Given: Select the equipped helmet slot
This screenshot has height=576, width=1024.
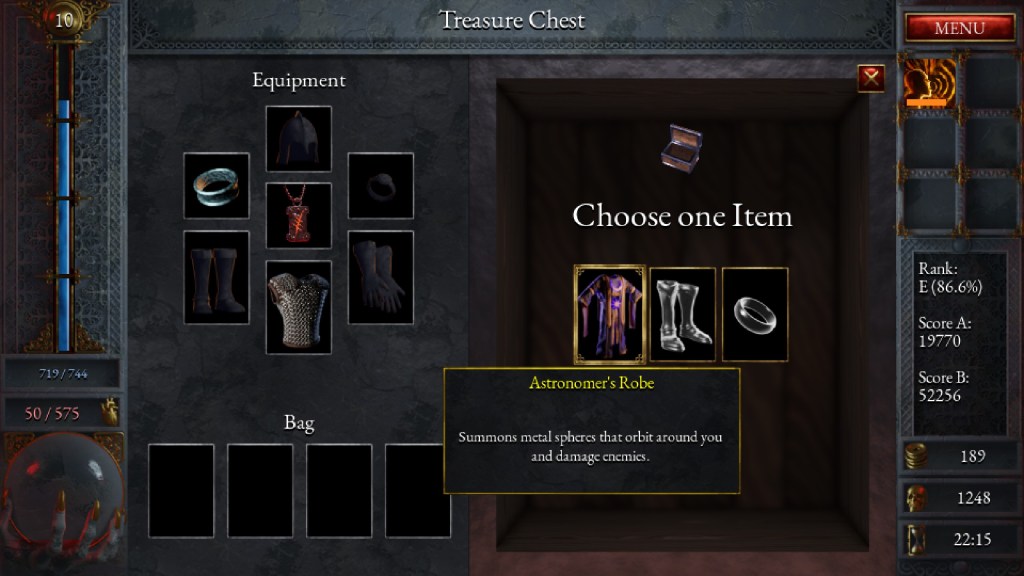Looking at the screenshot, I should (x=298, y=139).
